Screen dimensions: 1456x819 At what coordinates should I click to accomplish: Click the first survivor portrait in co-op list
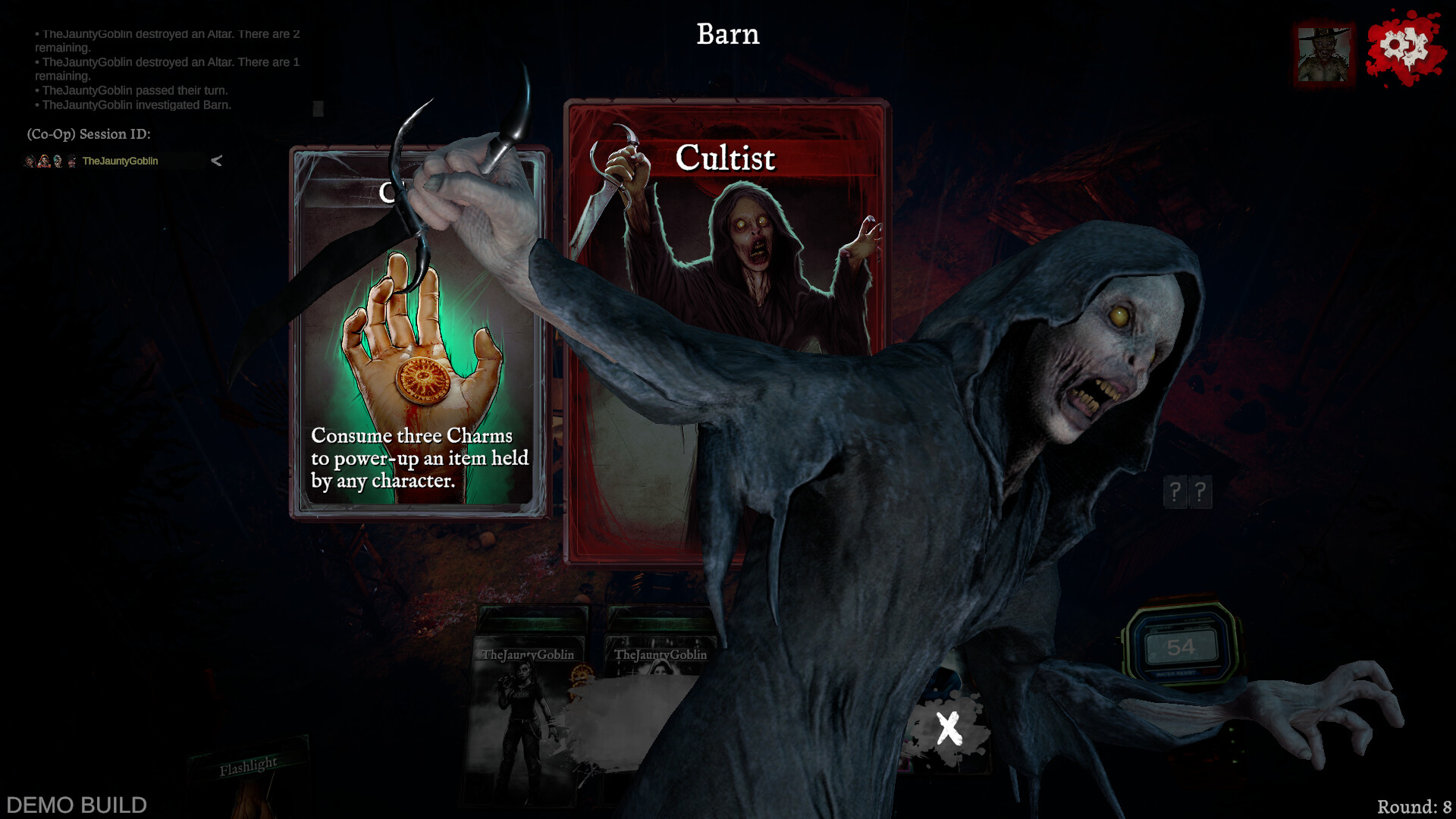[x=27, y=160]
